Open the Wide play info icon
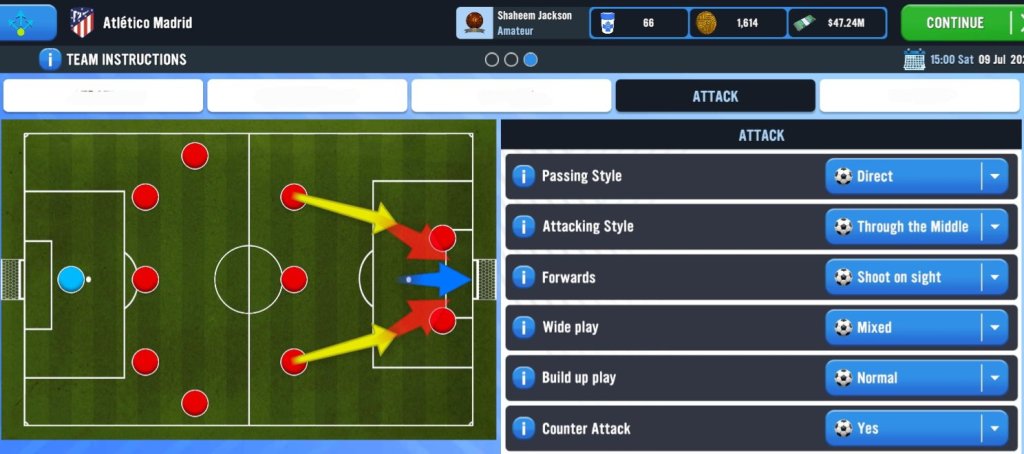The image size is (1024, 454). tap(523, 327)
